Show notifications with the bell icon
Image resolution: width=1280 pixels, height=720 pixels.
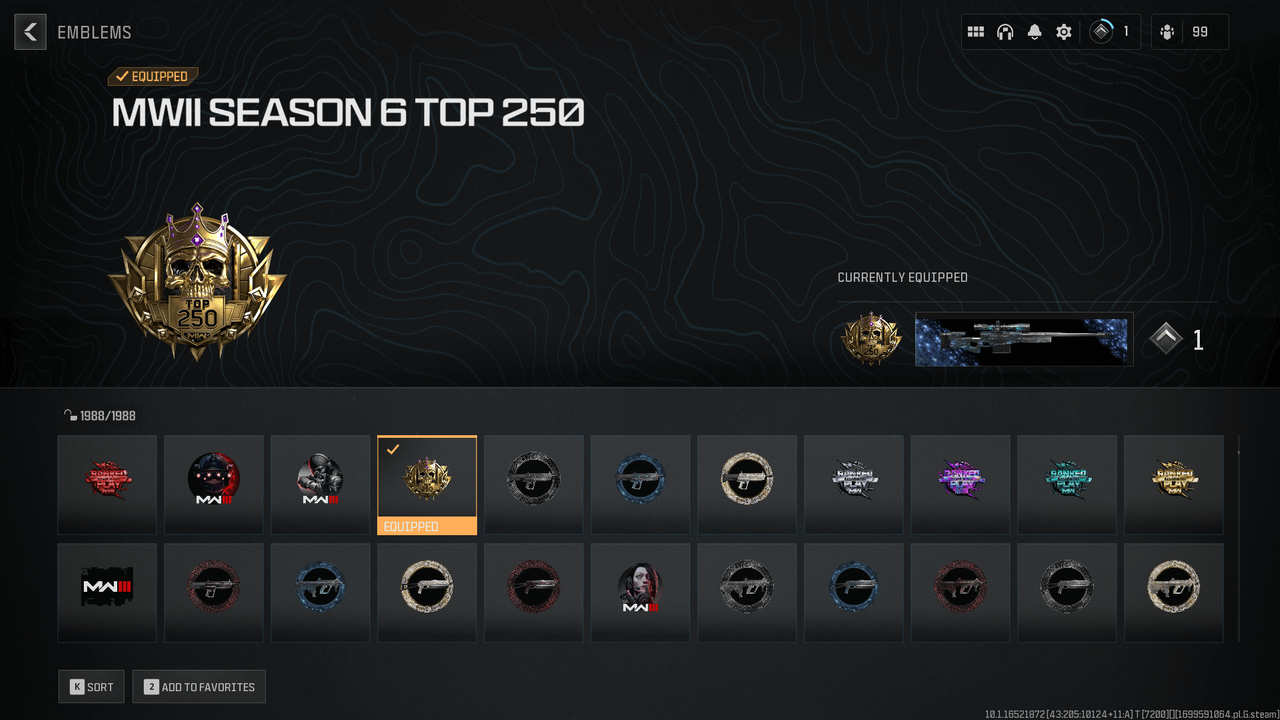tap(1034, 32)
